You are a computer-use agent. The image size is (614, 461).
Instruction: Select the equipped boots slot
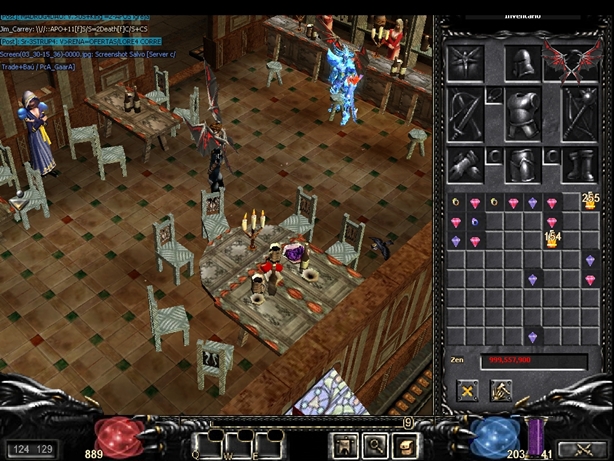[x=577, y=164]
